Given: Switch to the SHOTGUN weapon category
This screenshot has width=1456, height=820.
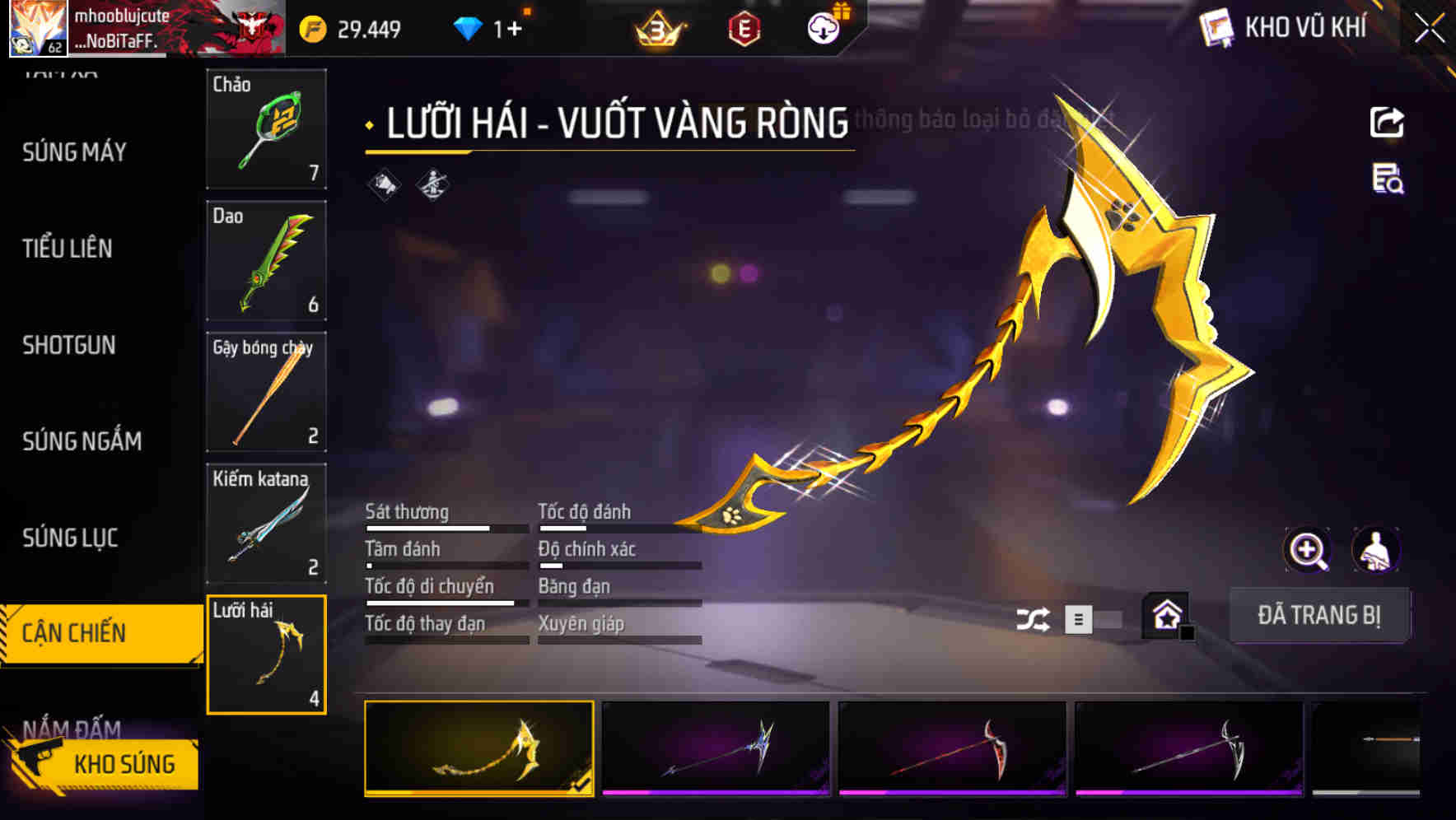Looking at the screenshot, I should coord(68,345).
